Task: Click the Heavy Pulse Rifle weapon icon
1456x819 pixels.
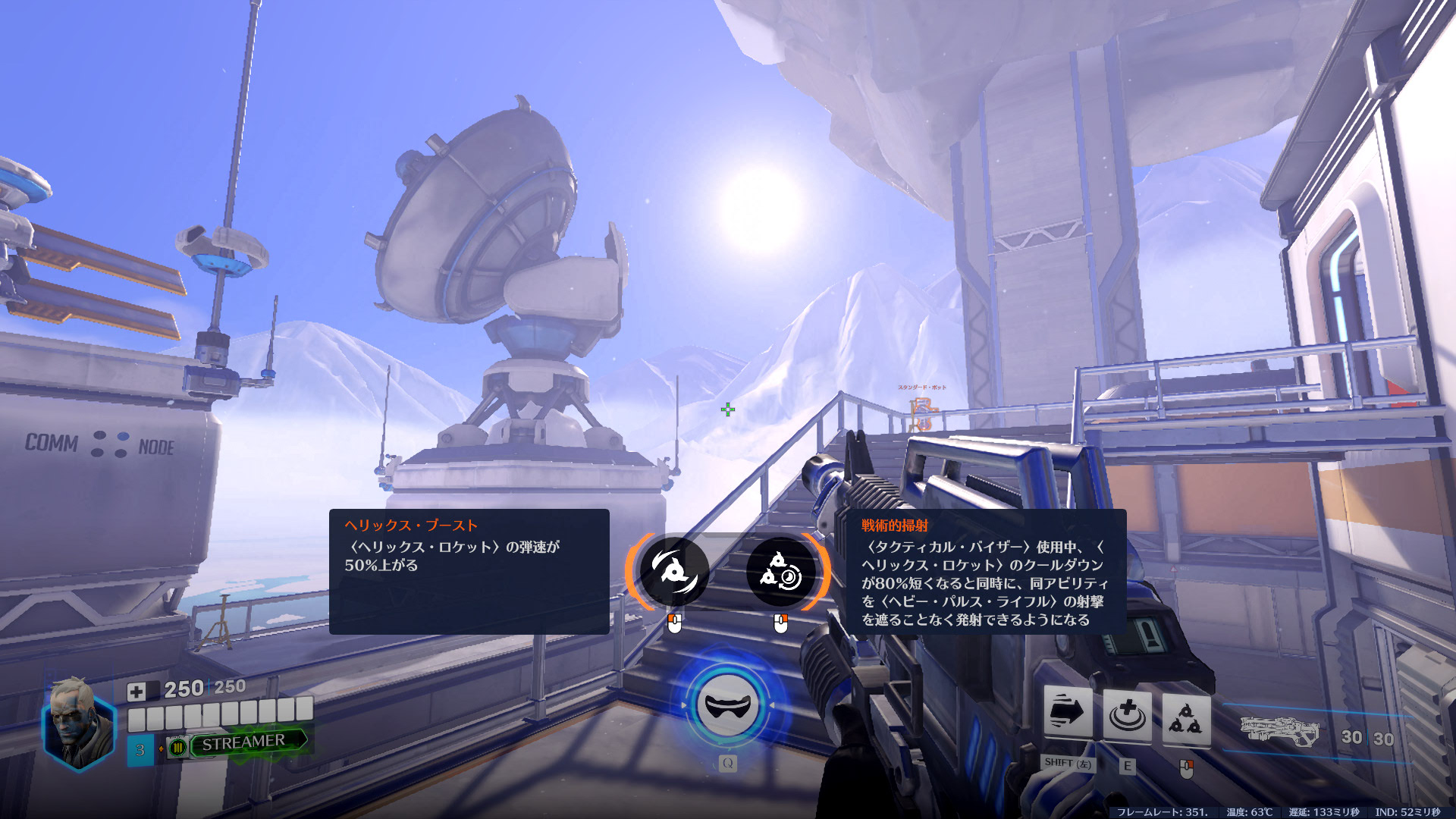Action: click(1279, 731)
